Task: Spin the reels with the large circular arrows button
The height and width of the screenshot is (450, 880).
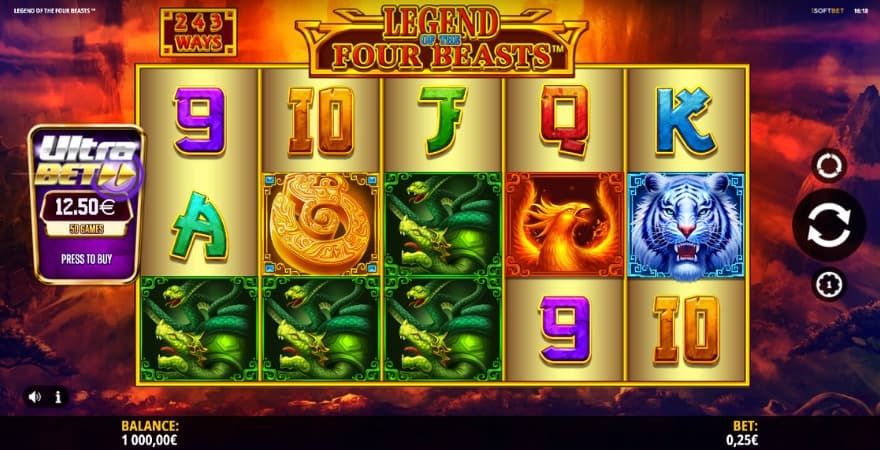Action: tap(828, 225)
